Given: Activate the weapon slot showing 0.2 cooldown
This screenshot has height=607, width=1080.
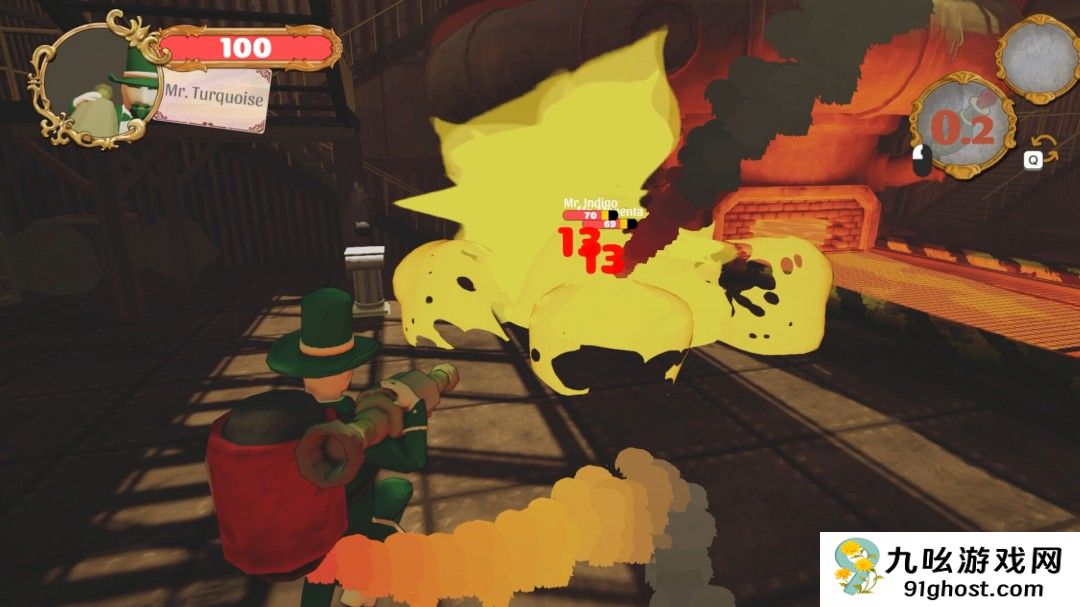Looking at the screenshot, I should pos(963,128).
